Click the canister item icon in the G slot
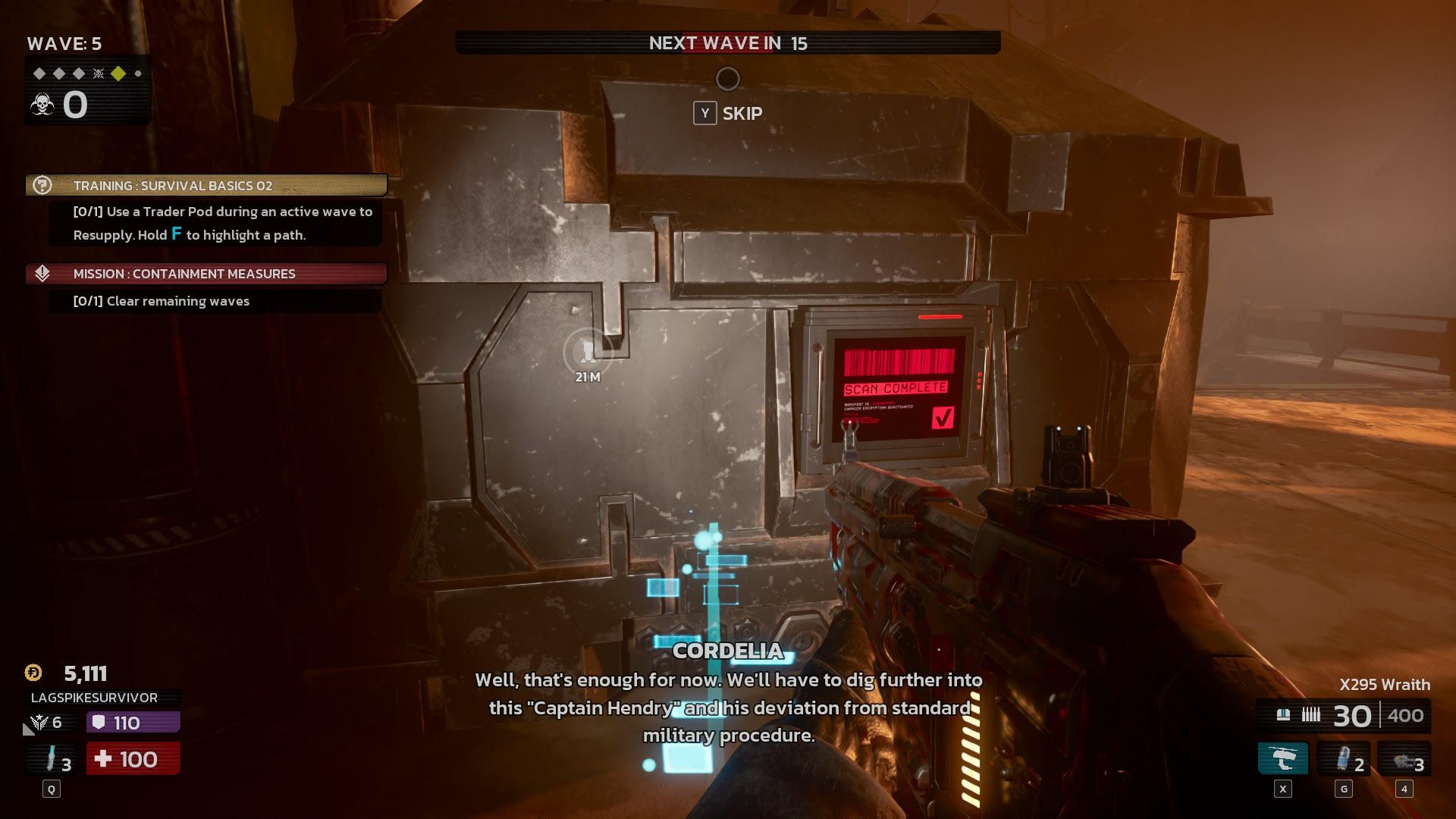This screenshot has height=819, width=1456. 1344,758
